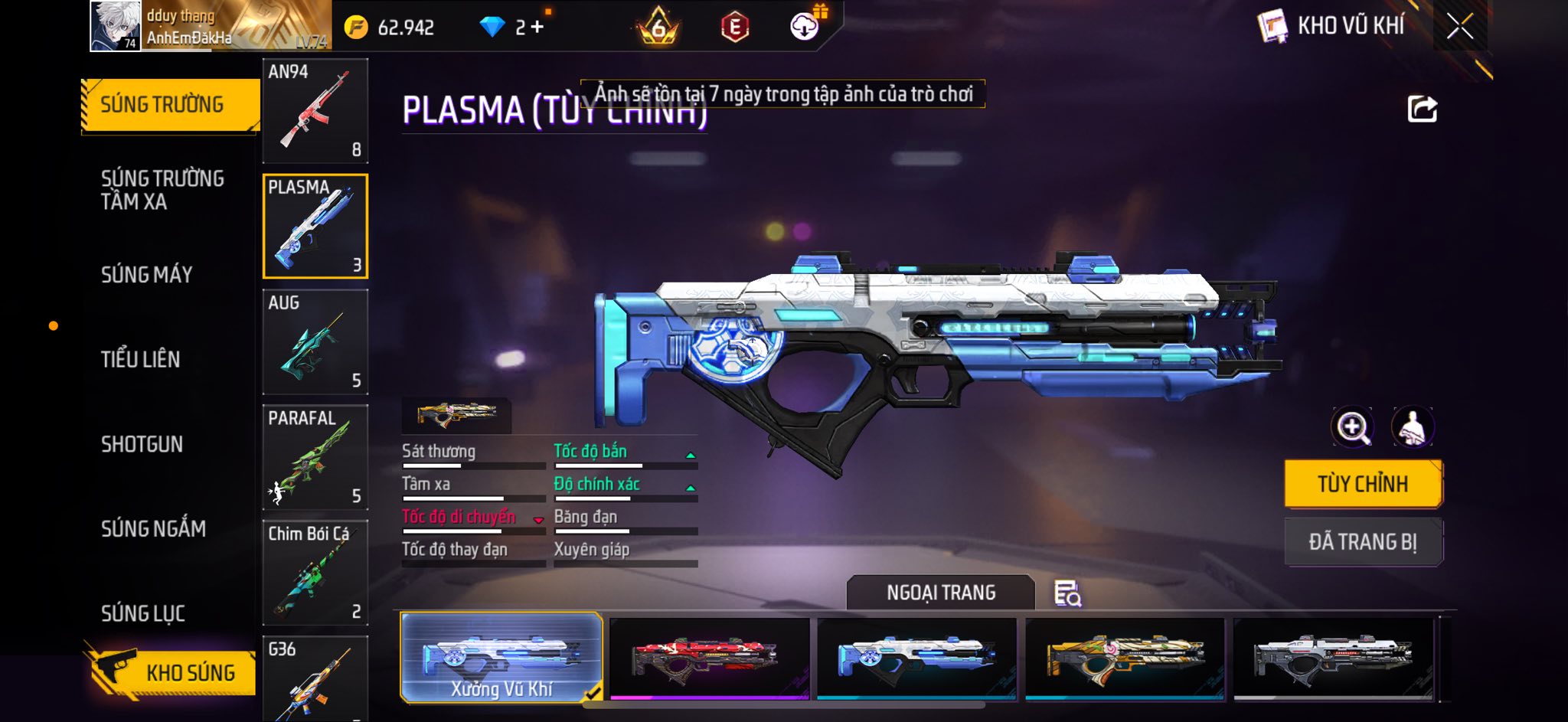Viewport: 1568px width, 722px height.
Task: Open the share screenshot icon
Action: (1423, 109)
